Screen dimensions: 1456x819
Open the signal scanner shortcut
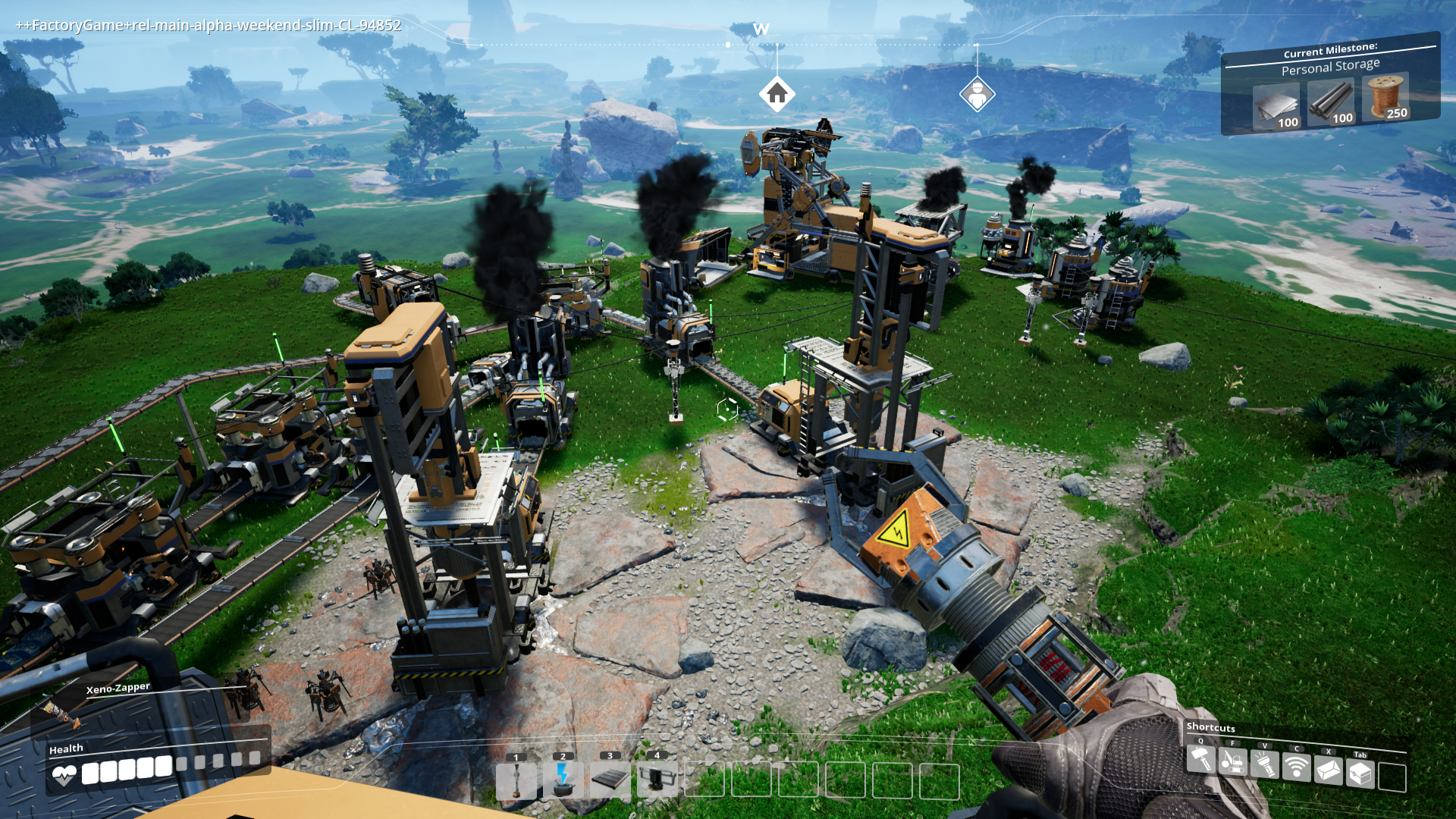[x=1297, y=767]
